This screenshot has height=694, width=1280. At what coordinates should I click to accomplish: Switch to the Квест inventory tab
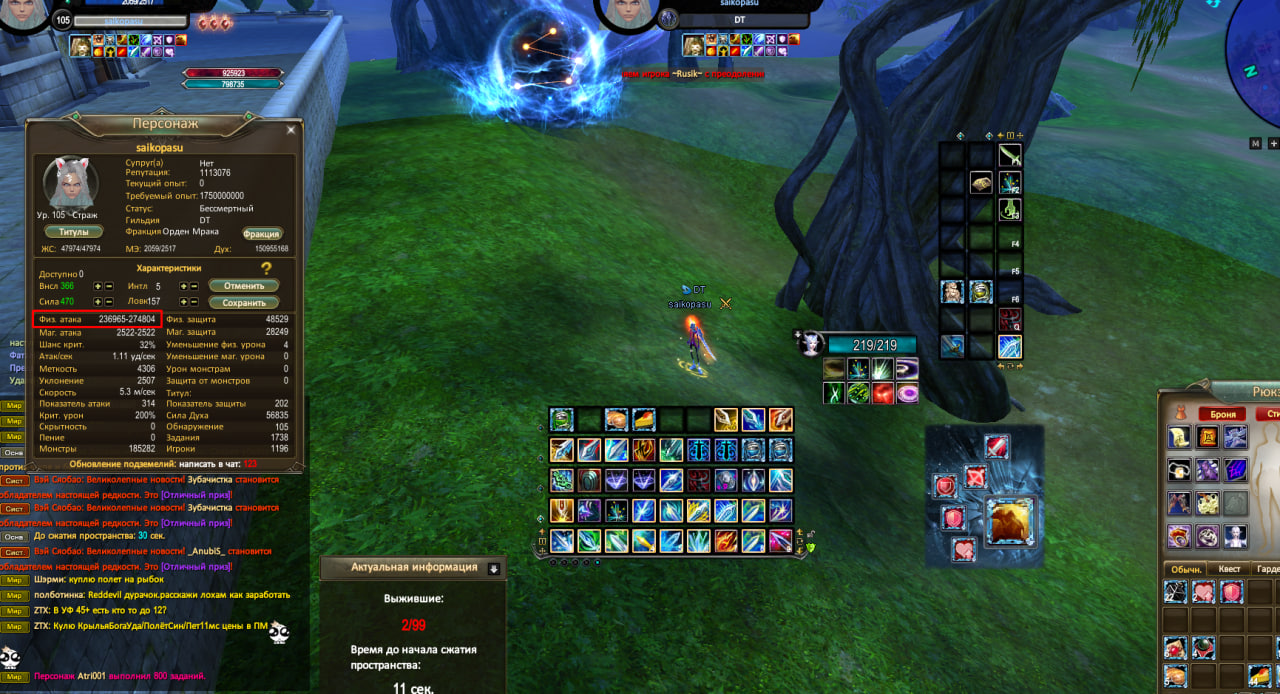coord(1230,569)
